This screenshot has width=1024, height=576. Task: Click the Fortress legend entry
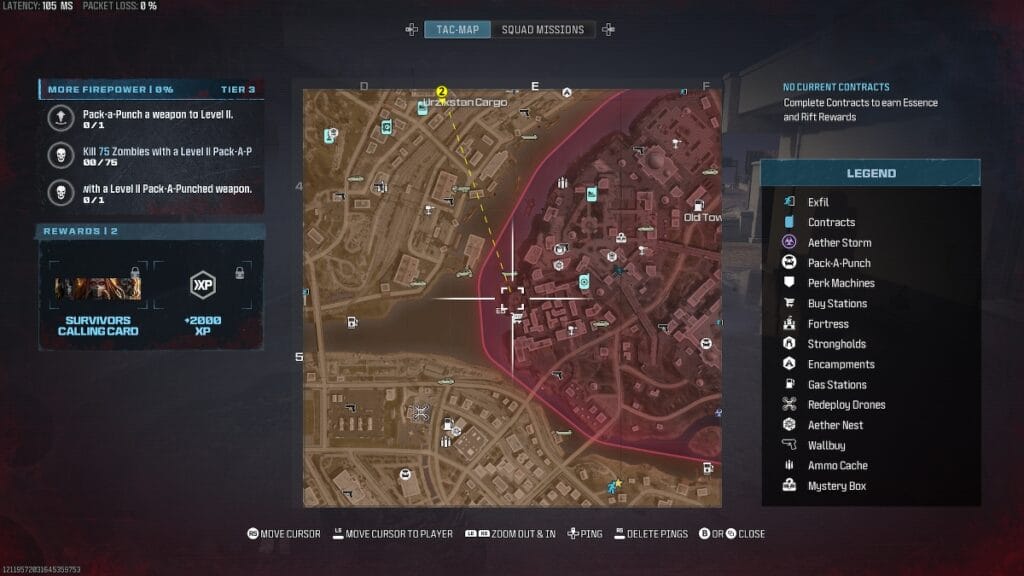(x=828, y=324)
